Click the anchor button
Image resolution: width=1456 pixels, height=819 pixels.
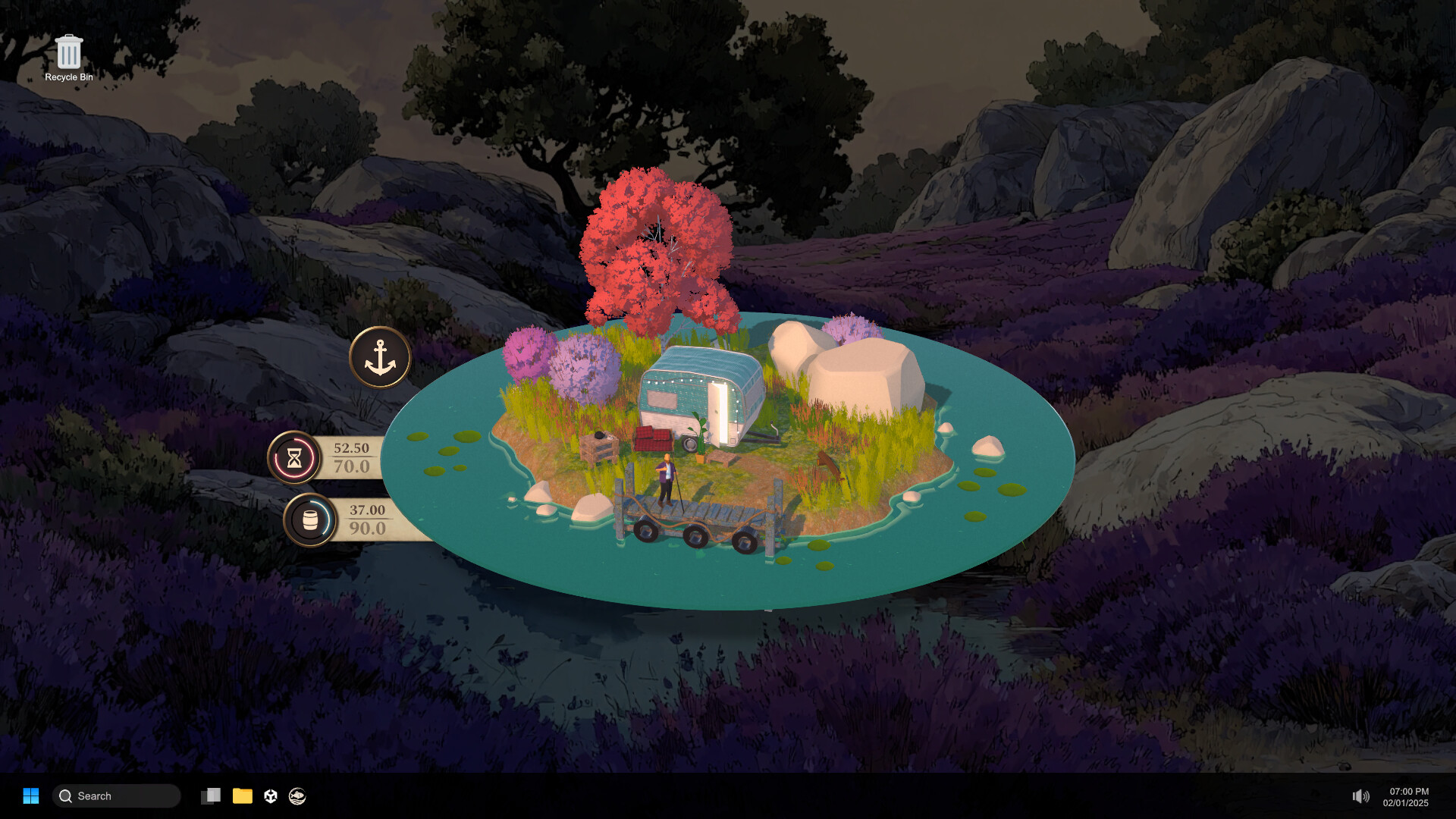pos(380,357)
